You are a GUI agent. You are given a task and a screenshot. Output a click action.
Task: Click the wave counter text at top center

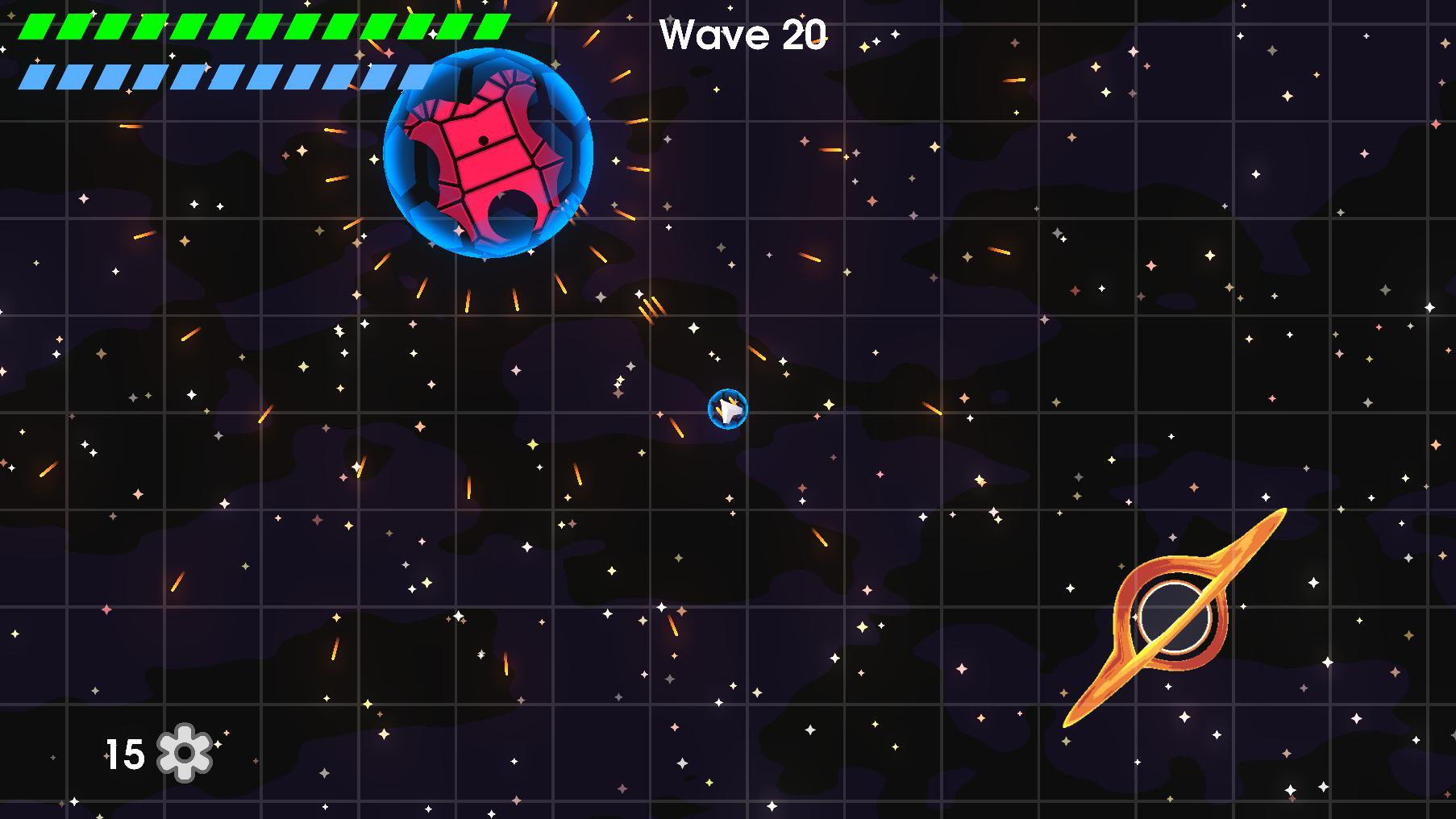(742, 34)
